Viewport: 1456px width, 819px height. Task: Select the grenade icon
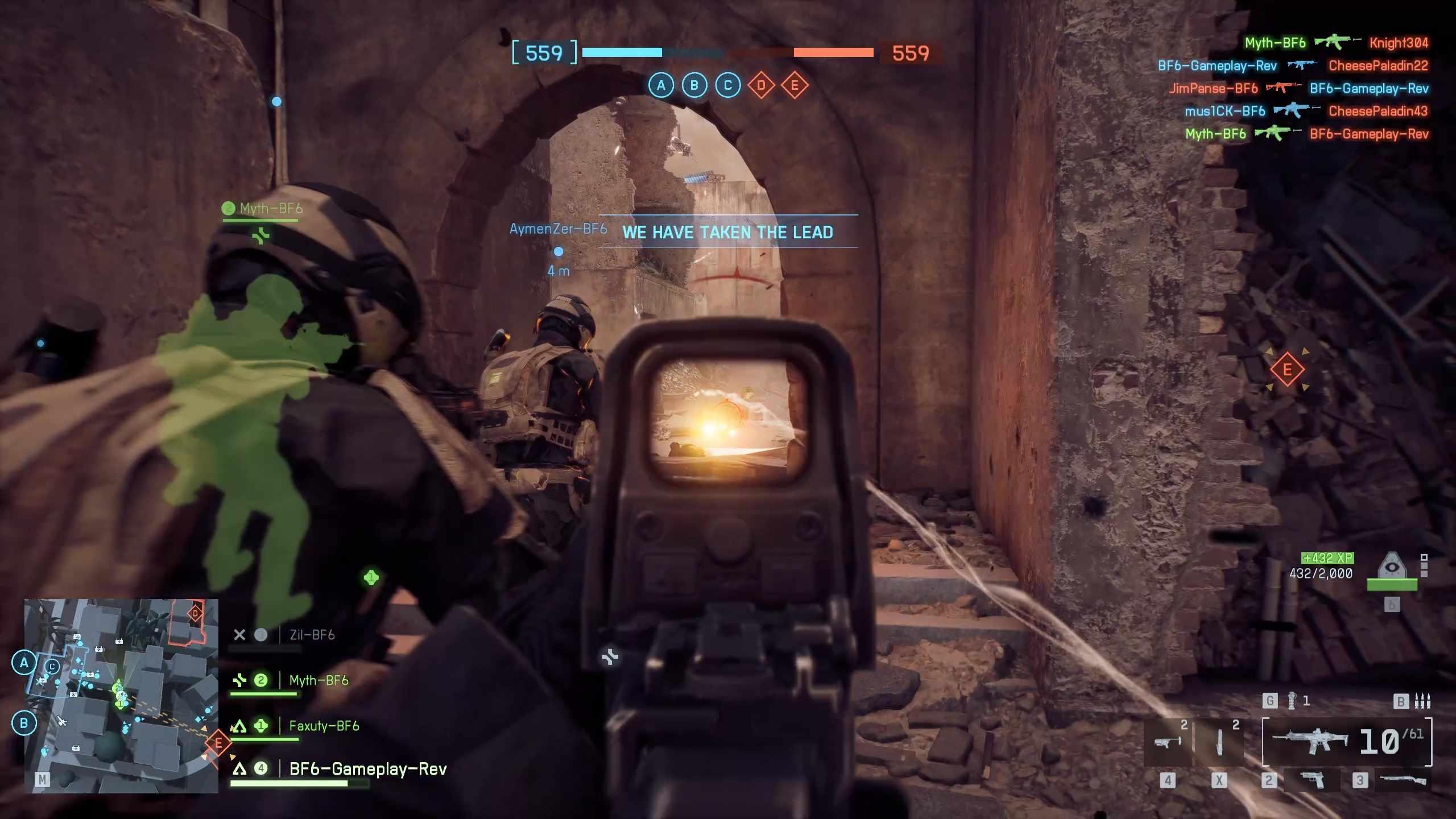coord(1292,701)
